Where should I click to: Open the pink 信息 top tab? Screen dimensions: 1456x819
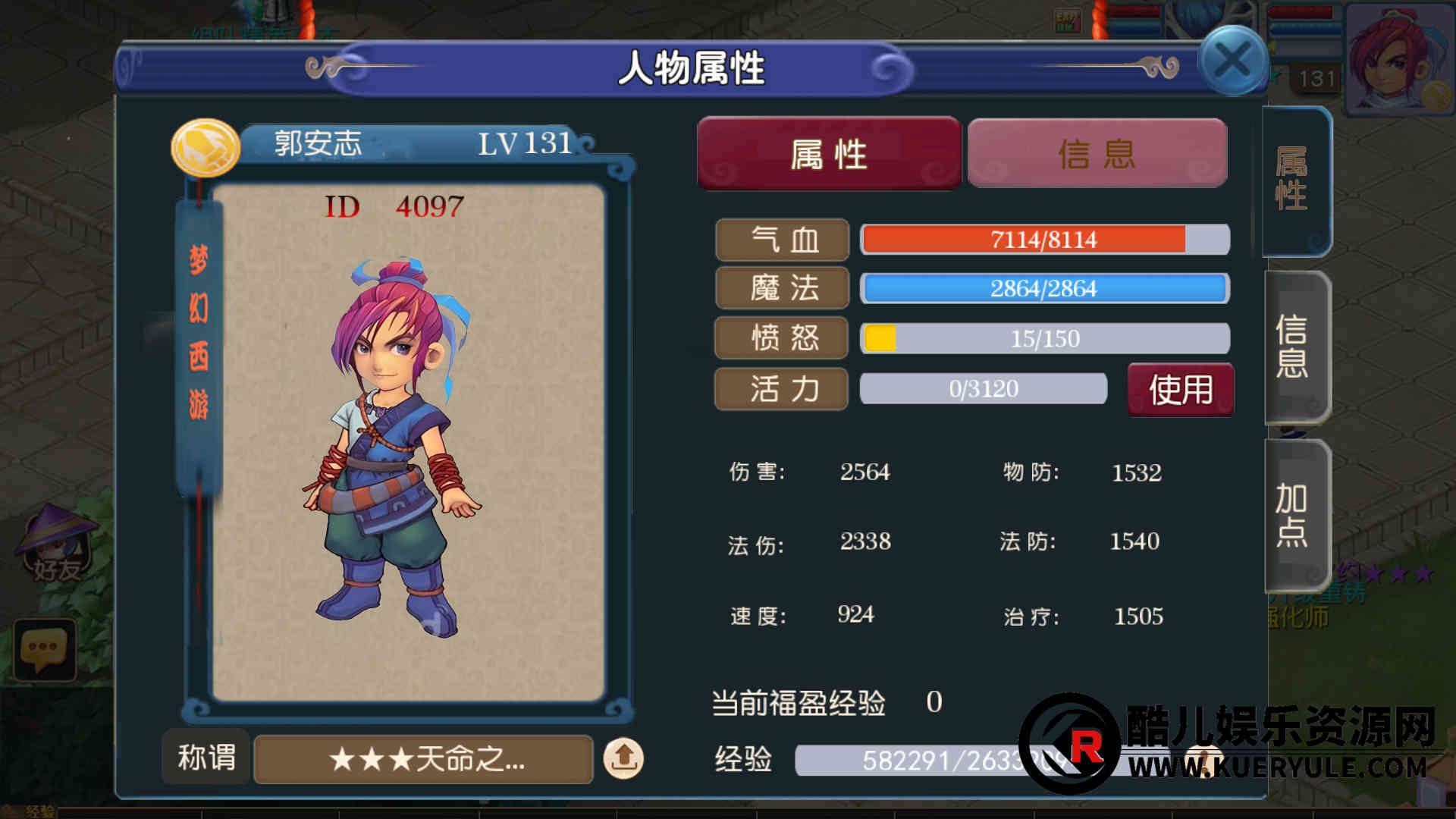[1097, 153]
